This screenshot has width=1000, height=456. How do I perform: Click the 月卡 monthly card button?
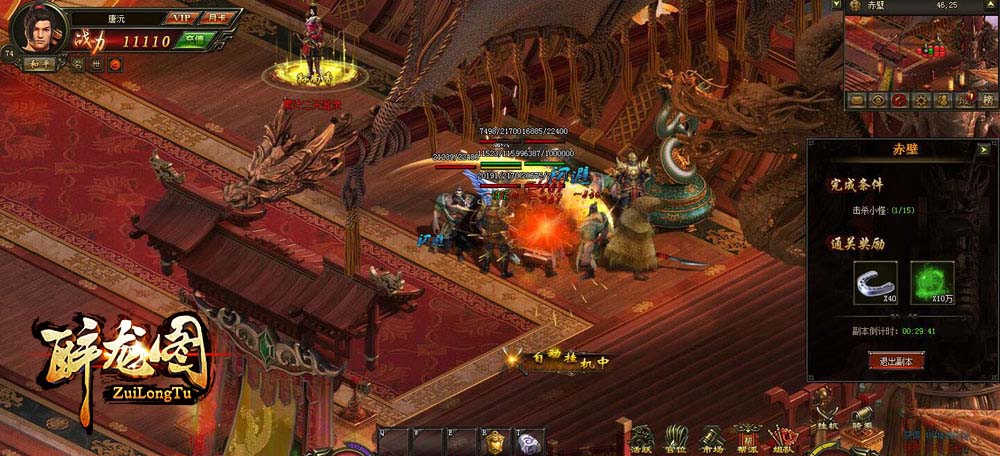pos(218,17)
